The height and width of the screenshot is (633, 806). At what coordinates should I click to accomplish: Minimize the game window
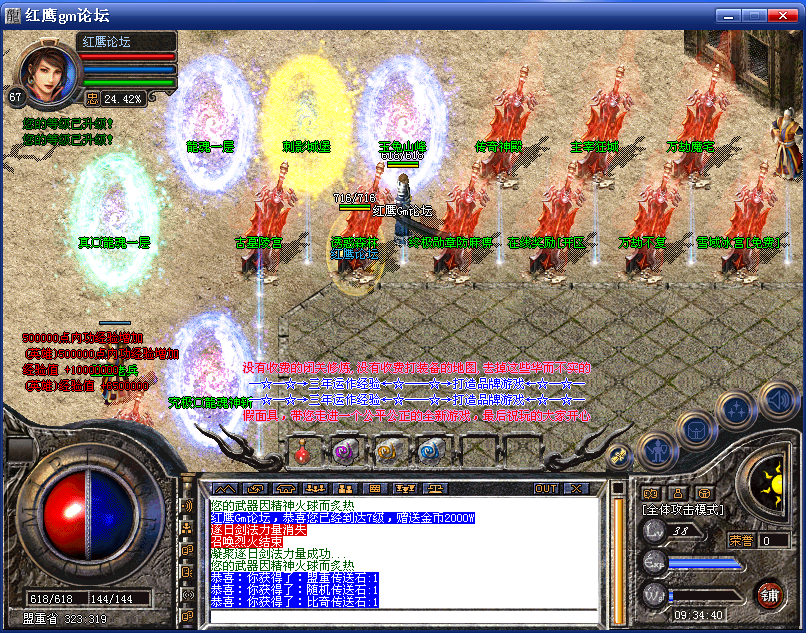click(x=725, y=15)
